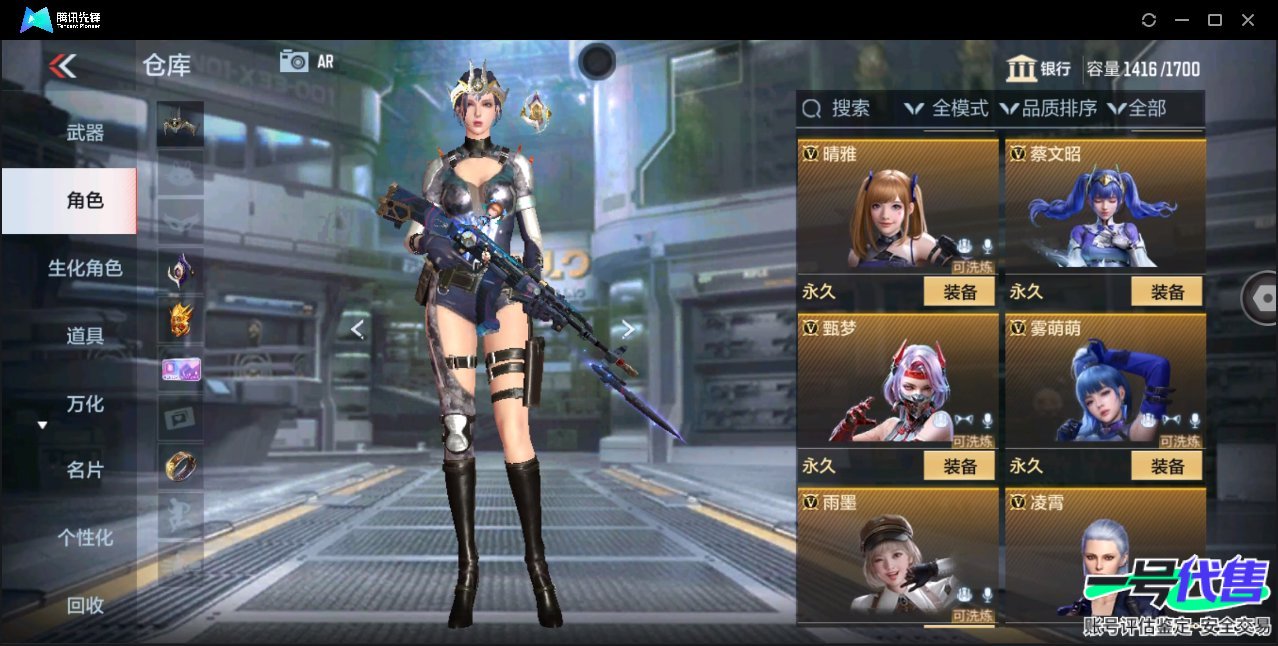This screenshot has height=646, width=1278.
Task: Choose the 个性化 tab
Action: pos(85,537)
